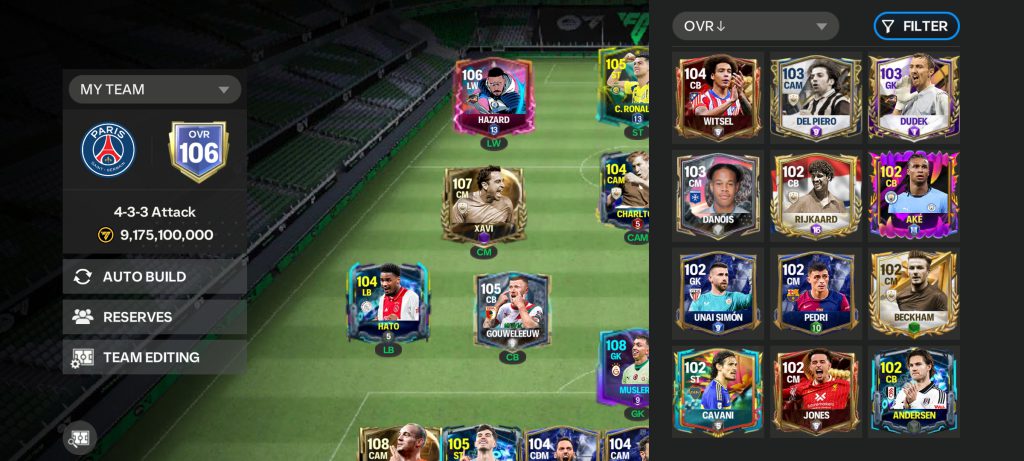The width and height of the screenshot is (1024, 461).
Task: Open TEAM EDITING options
Action: tap(155, 357)
